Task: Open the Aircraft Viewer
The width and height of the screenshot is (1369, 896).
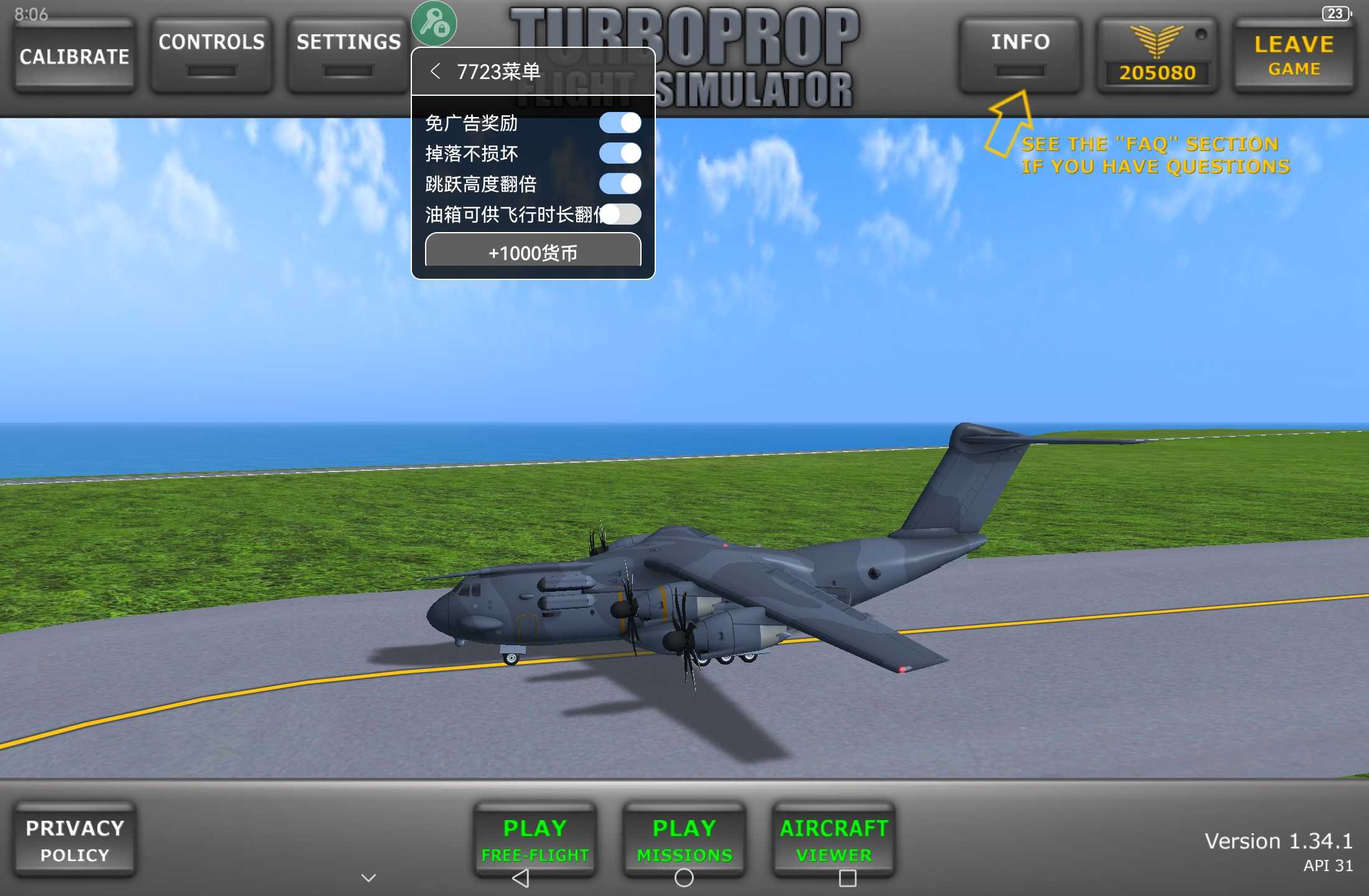Action: [x=834, y=839]
